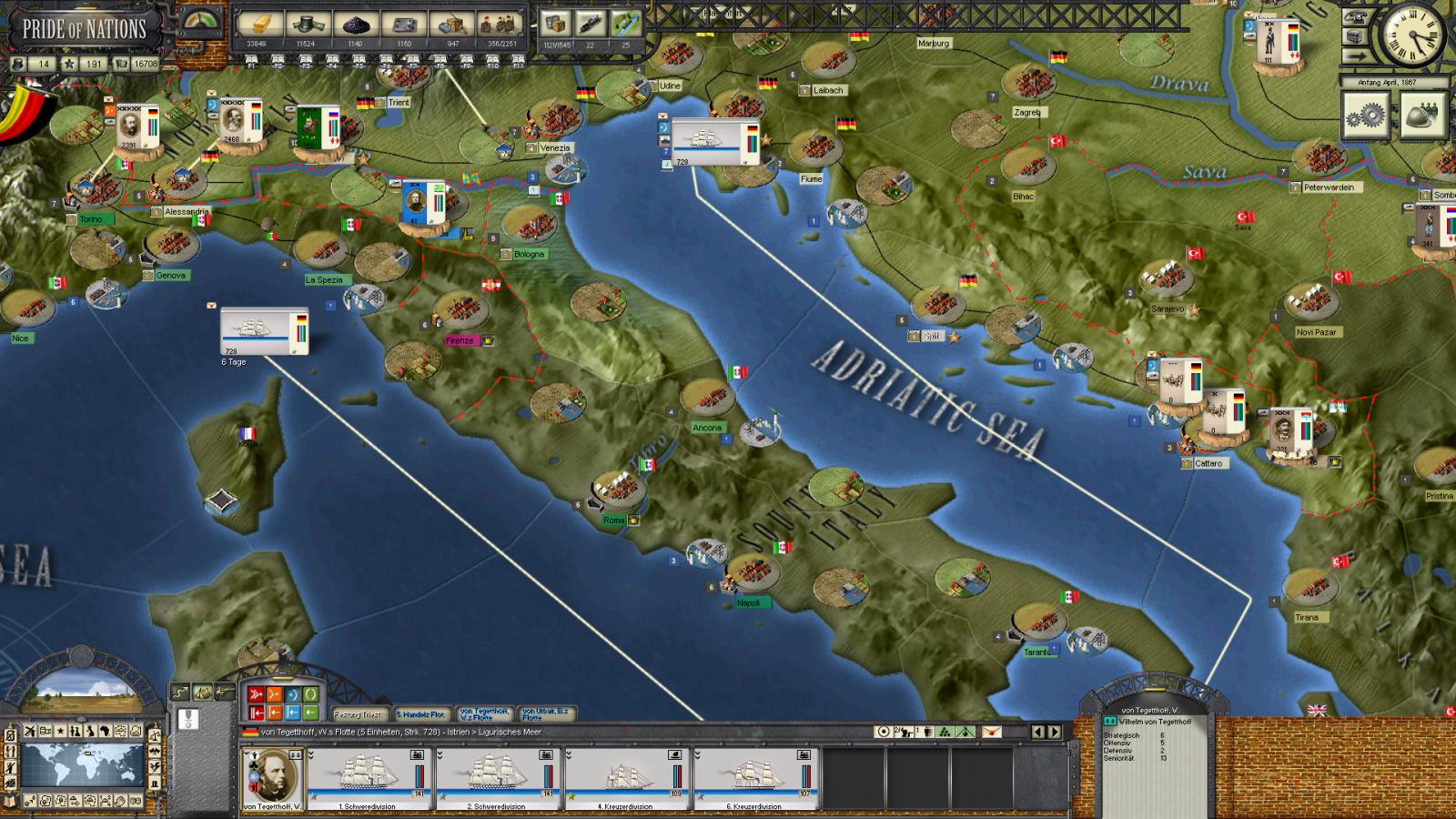Open the gears economy mode button

1367,115
